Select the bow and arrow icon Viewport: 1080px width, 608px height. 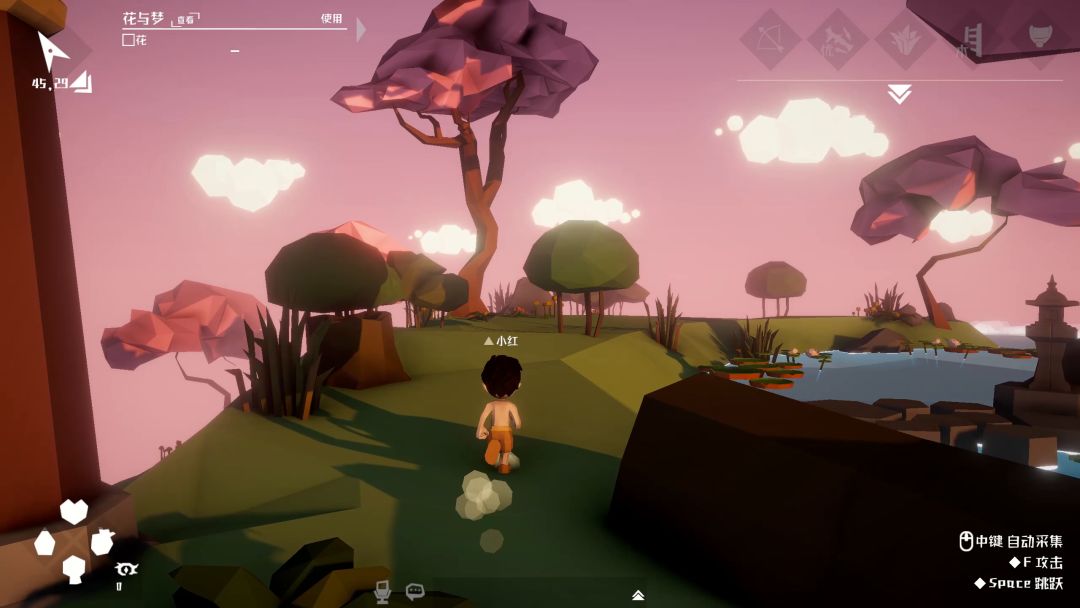pyautogui.click(x=770, y=40)
